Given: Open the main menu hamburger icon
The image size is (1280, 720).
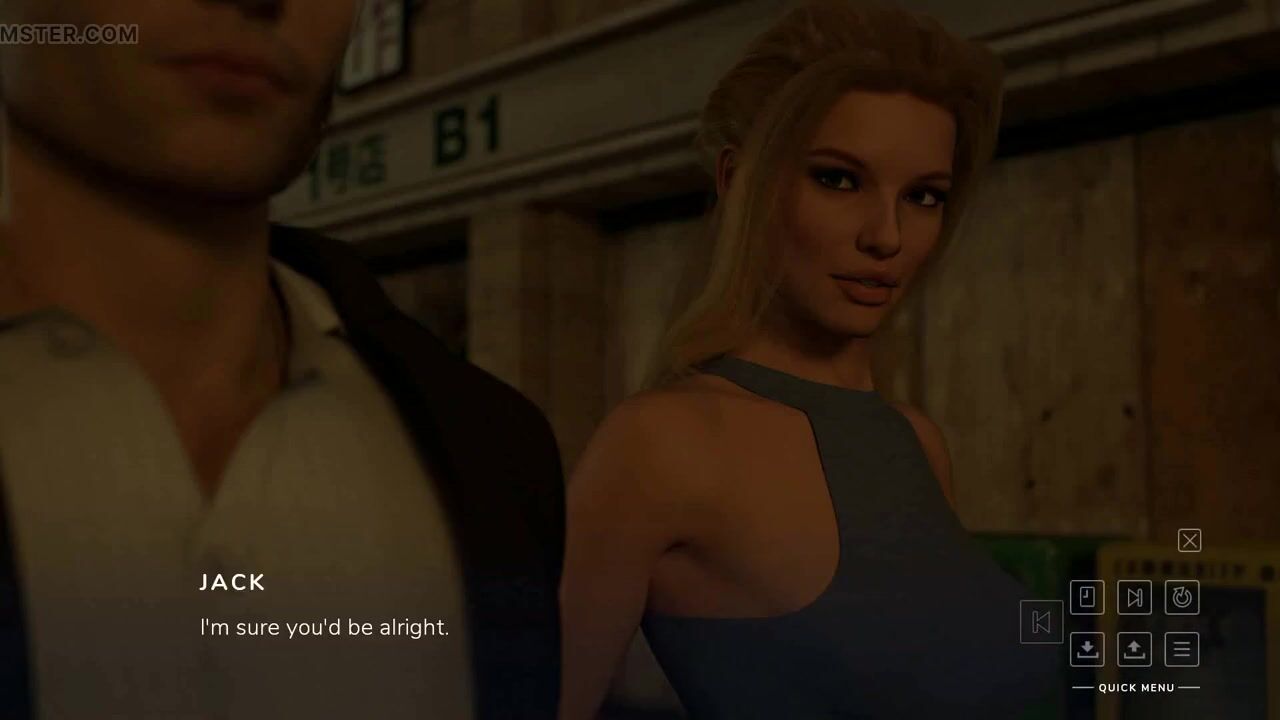Looking at the screenshot, I should (x=1182, y=649).
